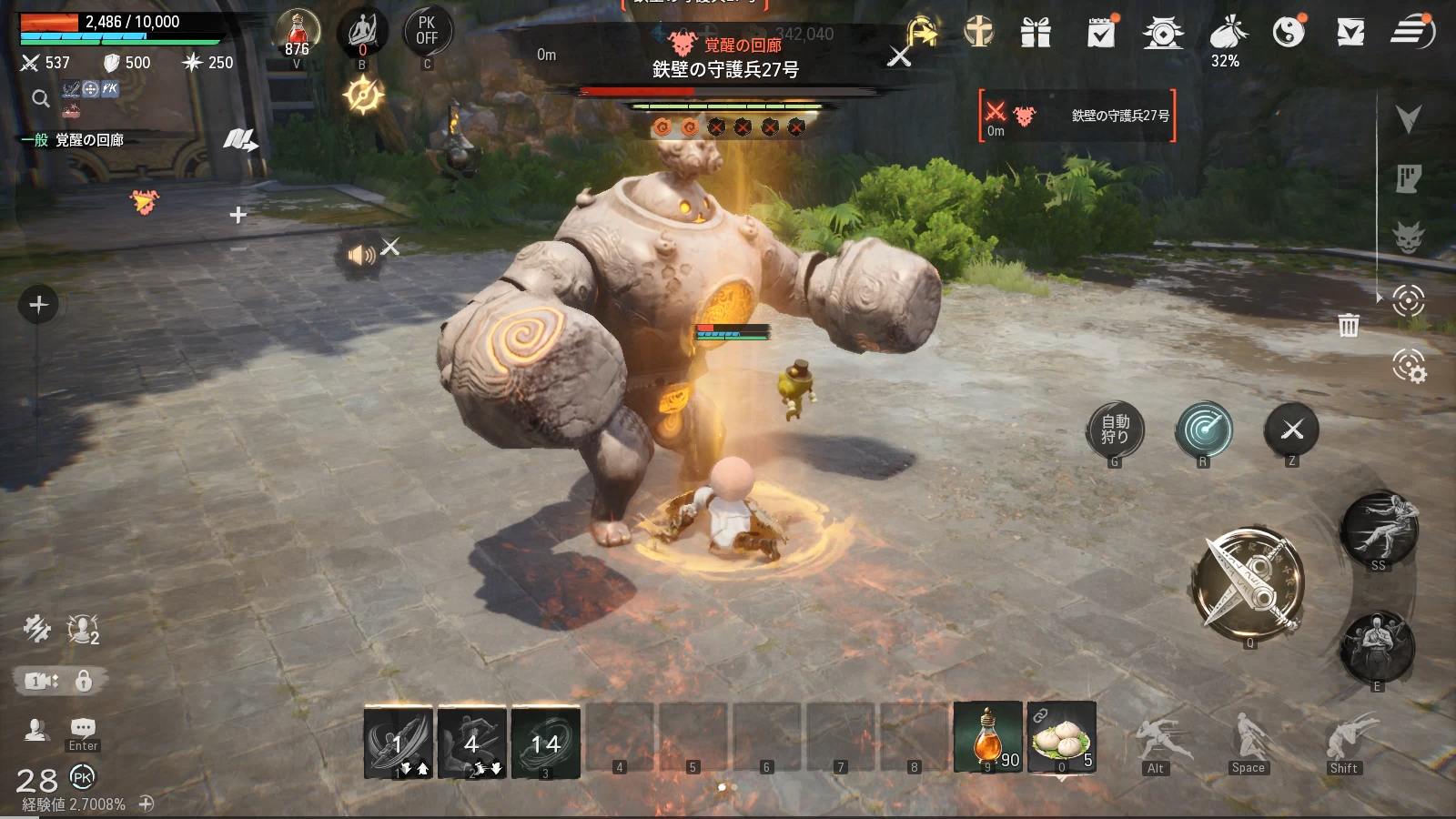Viewport: 1456px width, 819px height.
Task: Open the calendar checklist icon
Action: click(x=1101, y=33)
